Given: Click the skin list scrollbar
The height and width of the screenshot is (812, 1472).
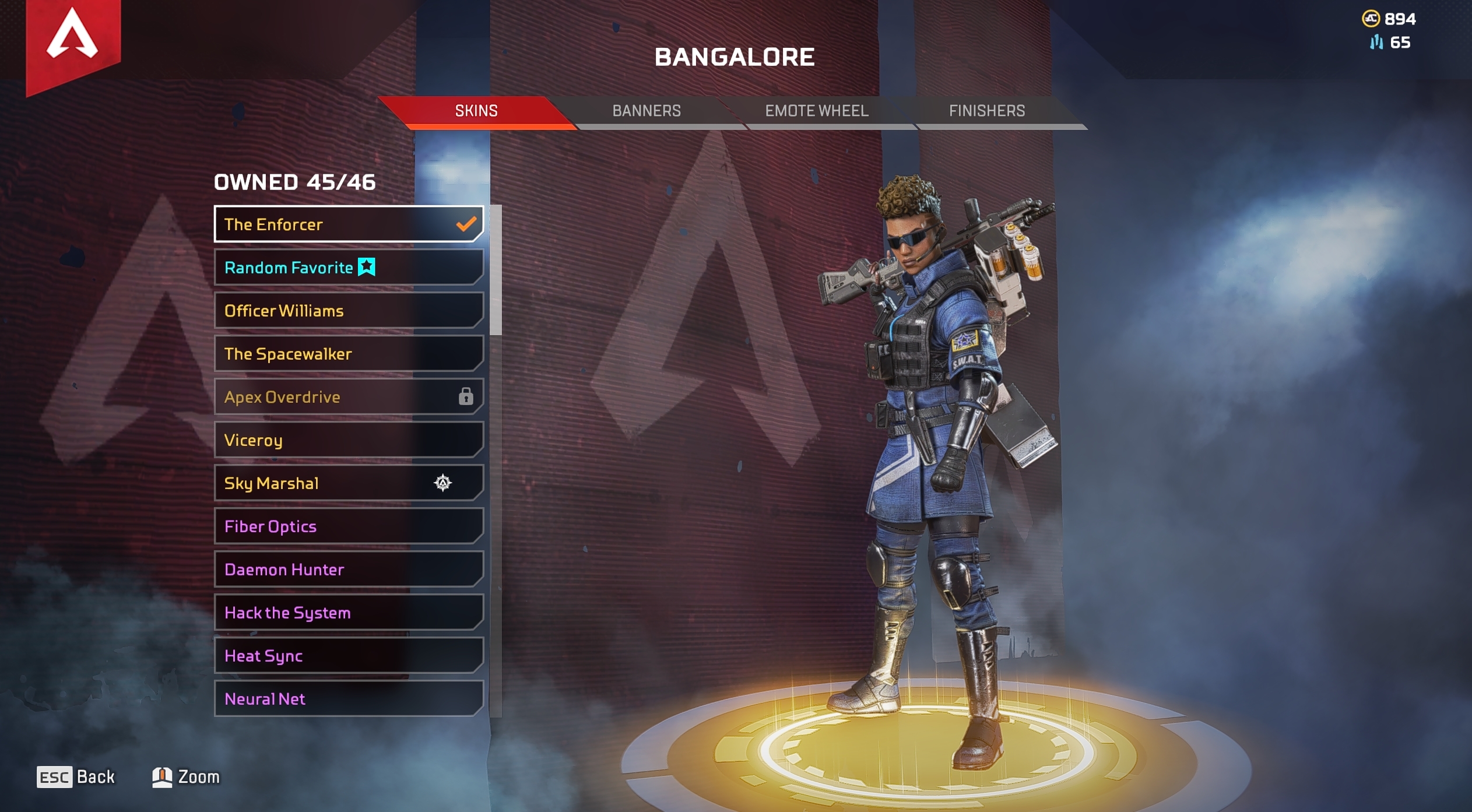Looking at the screenshot, I should (x=496, y=270).
